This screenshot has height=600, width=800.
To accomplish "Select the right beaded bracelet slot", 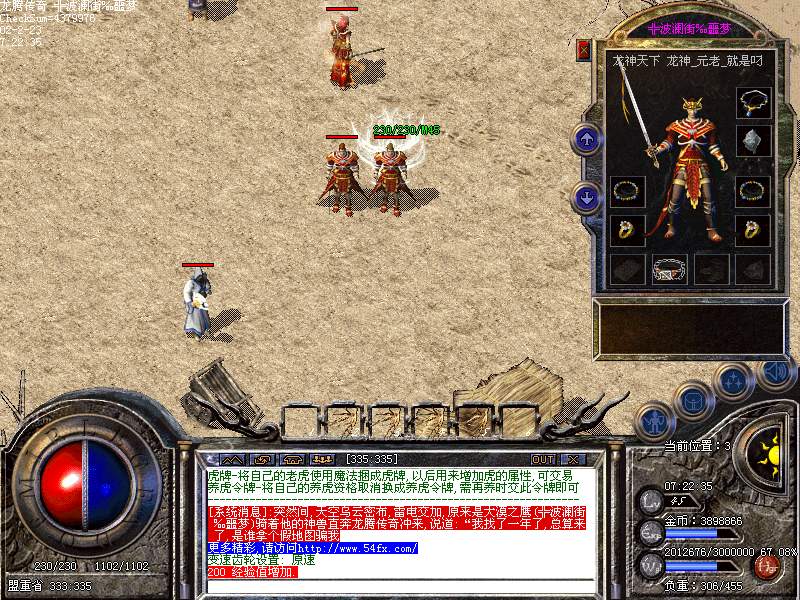I will coord(752,191).
